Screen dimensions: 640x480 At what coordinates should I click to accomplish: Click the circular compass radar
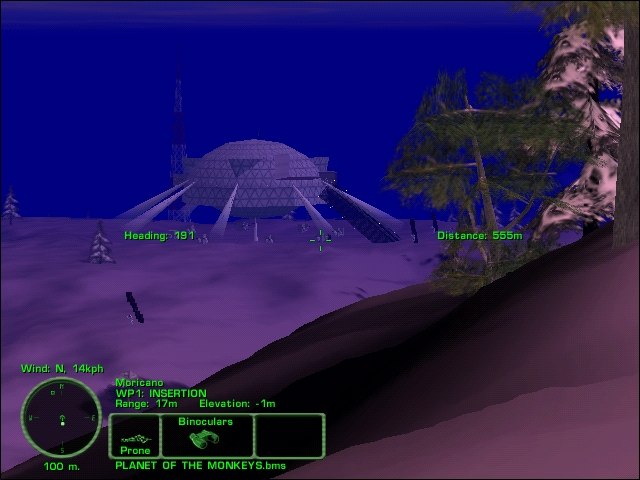click(61, 417)
